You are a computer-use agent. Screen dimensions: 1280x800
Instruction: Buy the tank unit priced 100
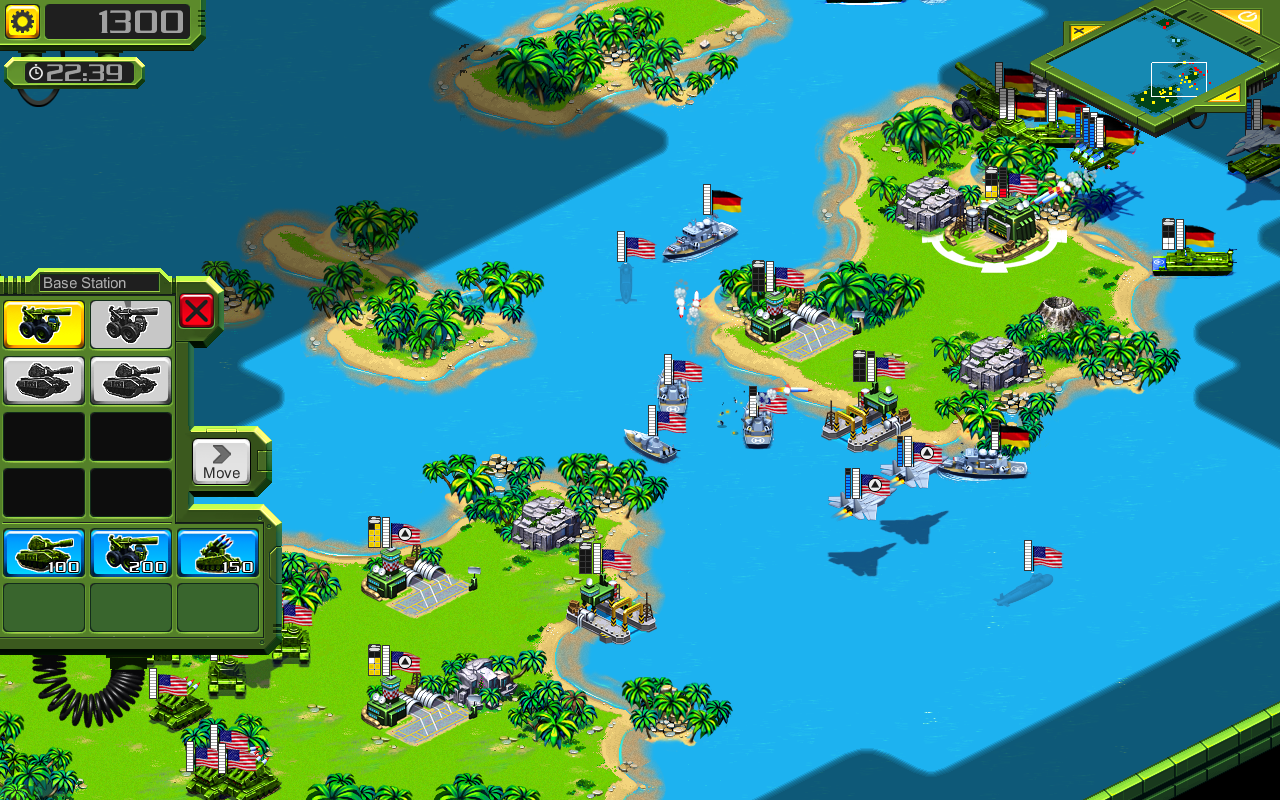point(44,552)
